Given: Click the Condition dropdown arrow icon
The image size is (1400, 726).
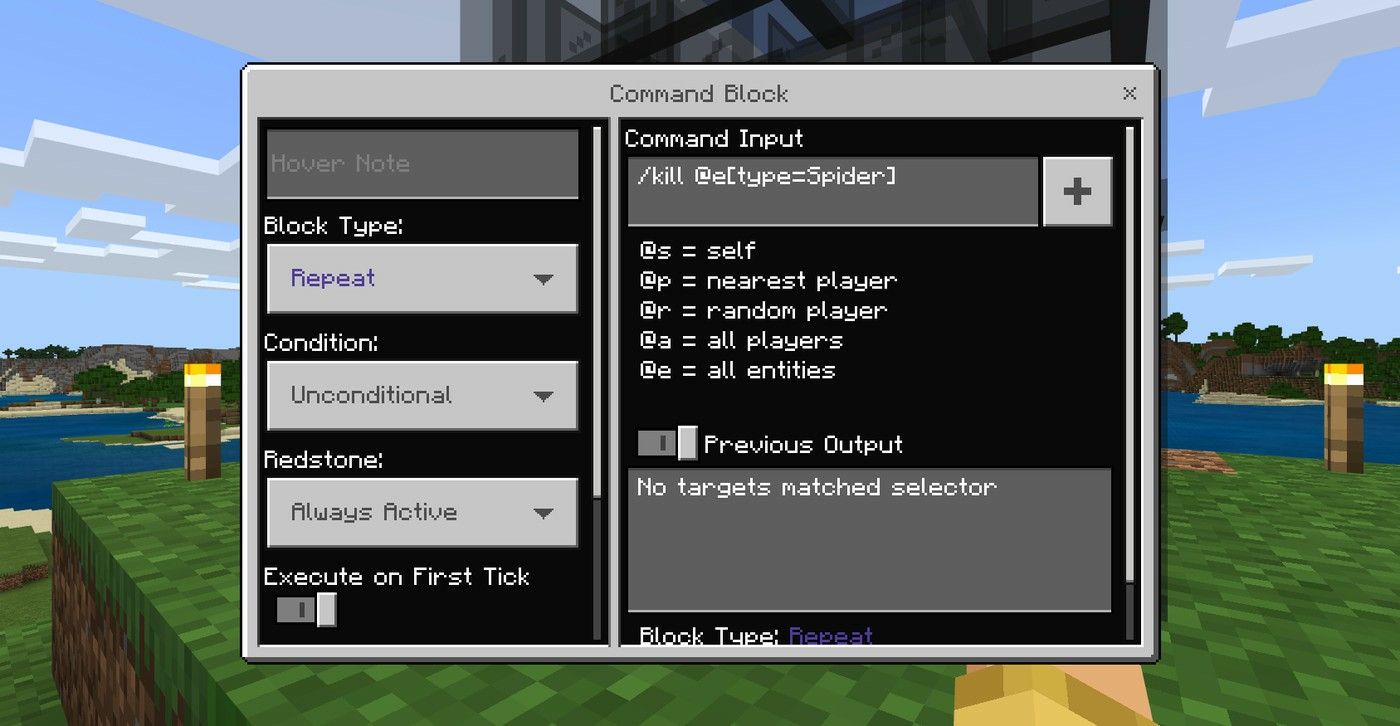Looking at the screenshot, I should [543, 395].
